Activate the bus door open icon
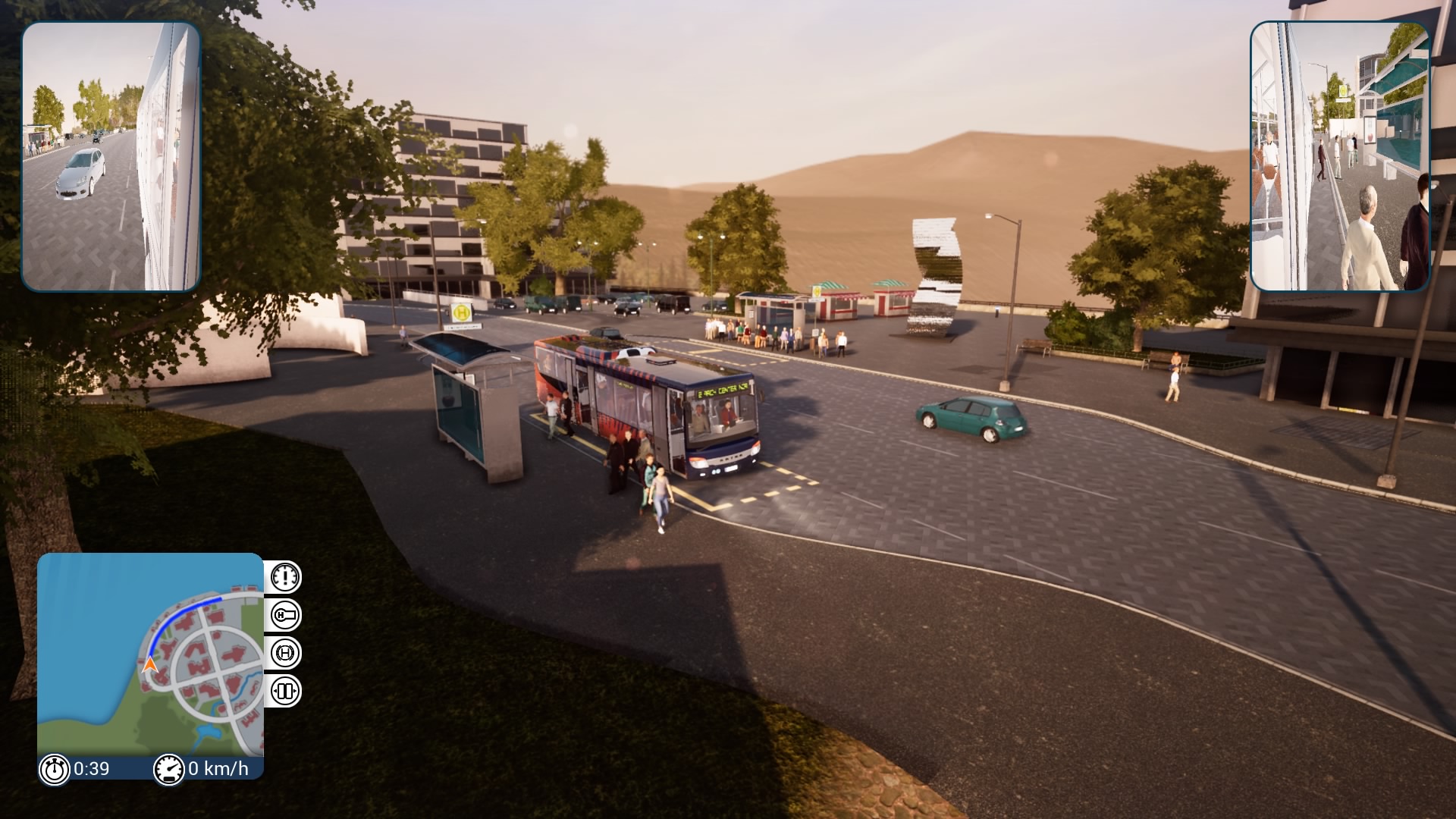The image size is (1456, 819). click(x=285, y=691)
